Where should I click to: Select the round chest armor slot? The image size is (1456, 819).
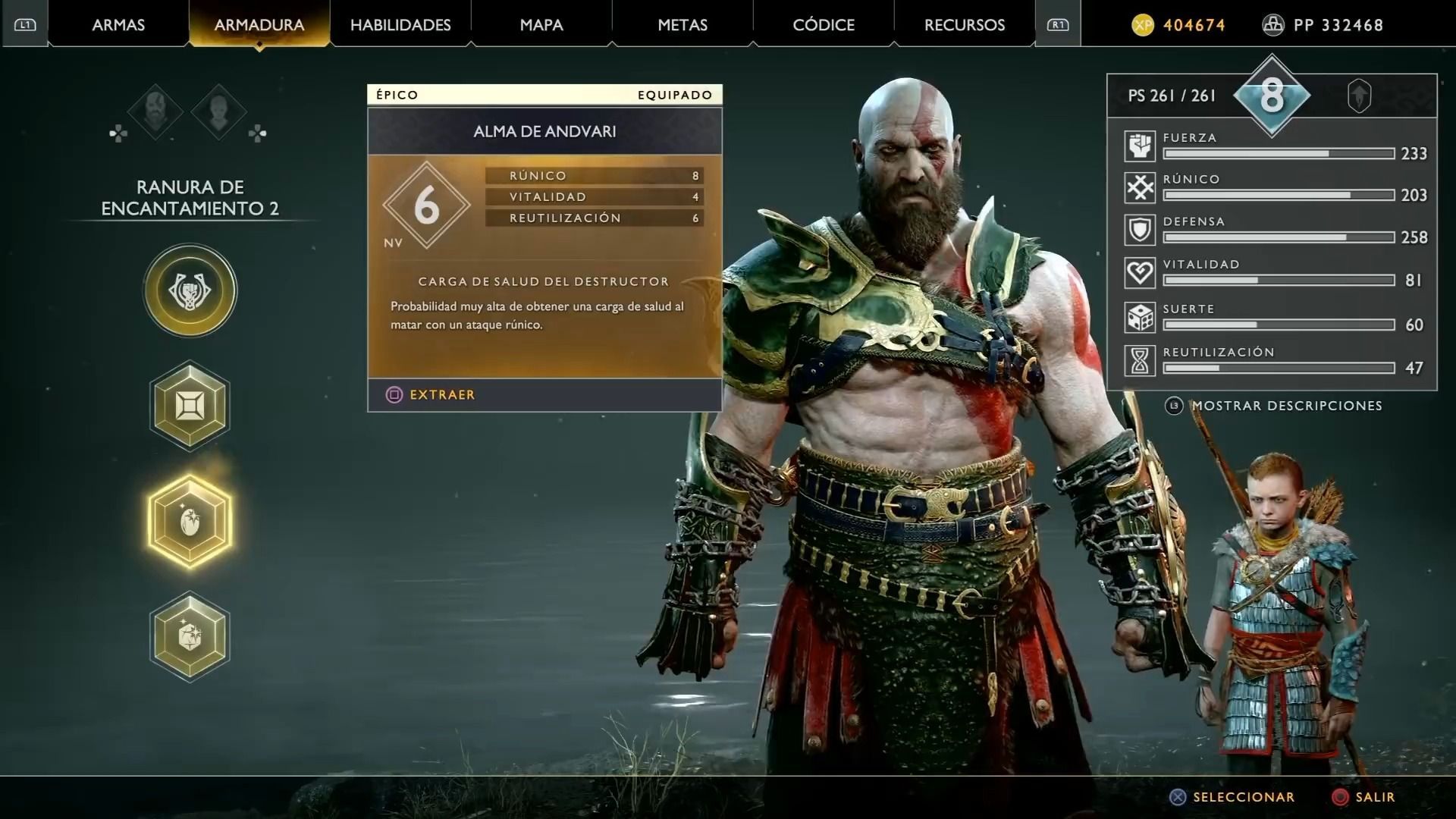click(x=190, y=290)
